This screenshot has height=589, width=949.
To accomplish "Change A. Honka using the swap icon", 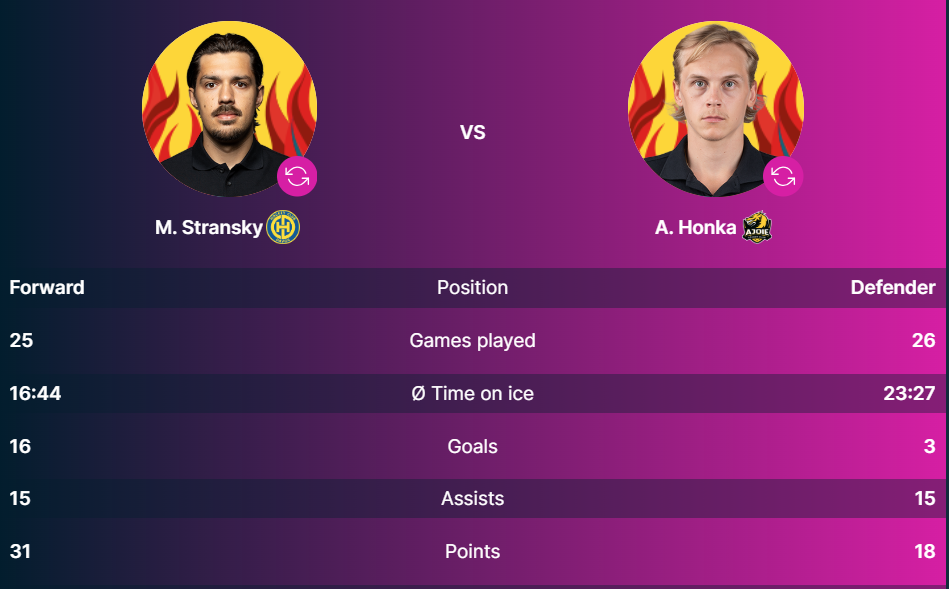I will click(783, 177).
